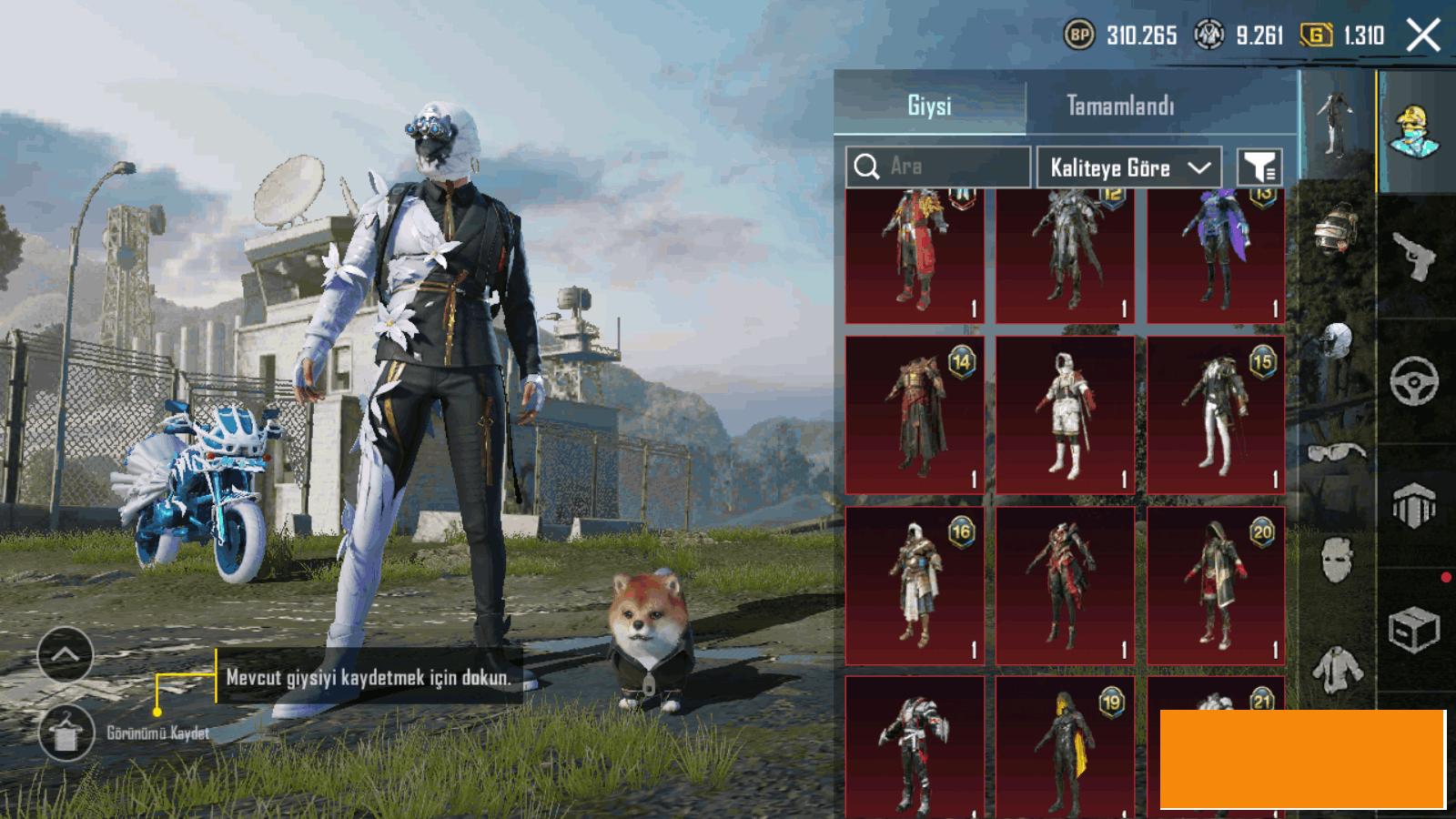Select the outfit with level 19 badge
Screen dimensions: 1456x819
[1065, 746]
